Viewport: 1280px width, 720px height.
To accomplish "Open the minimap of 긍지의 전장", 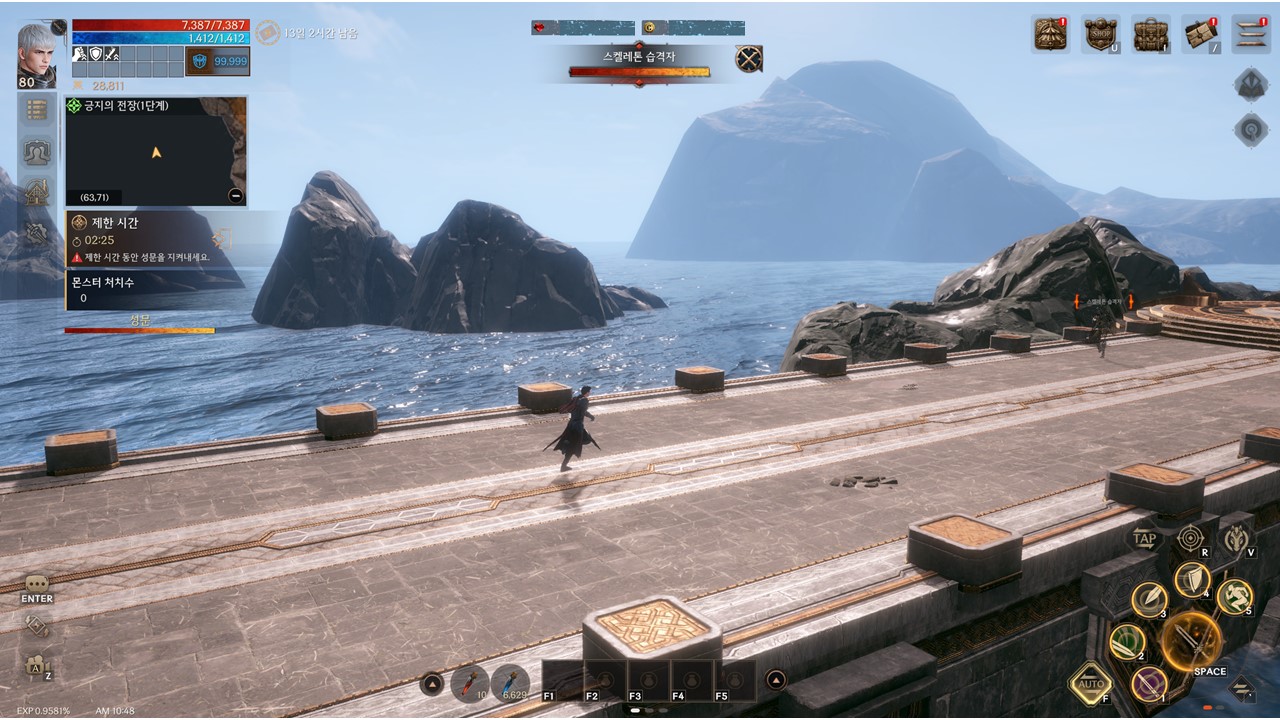I will 156,152.
